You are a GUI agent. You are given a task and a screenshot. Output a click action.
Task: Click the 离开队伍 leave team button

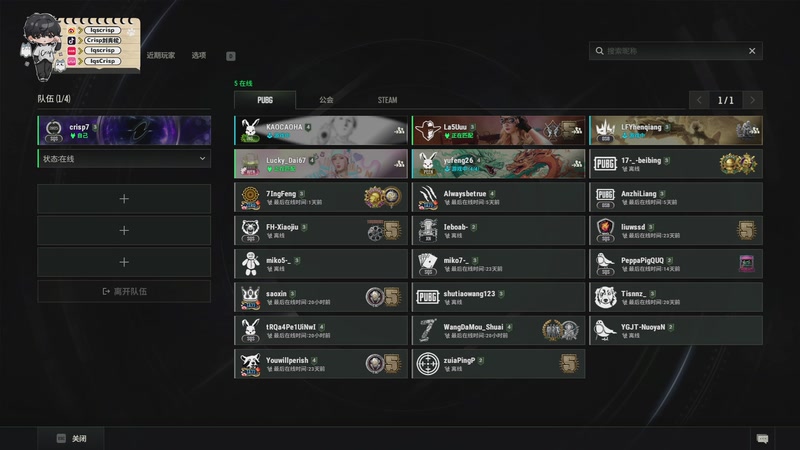(x=124, y=291)
